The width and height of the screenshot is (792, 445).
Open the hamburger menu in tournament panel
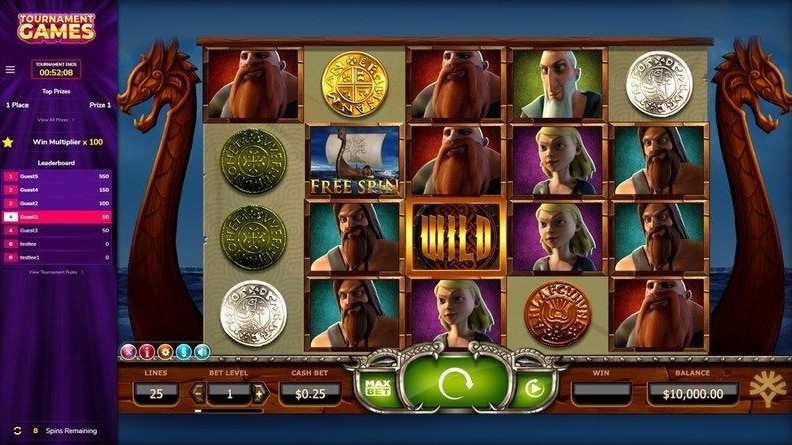pyautogui.click(x=10, y=70)
